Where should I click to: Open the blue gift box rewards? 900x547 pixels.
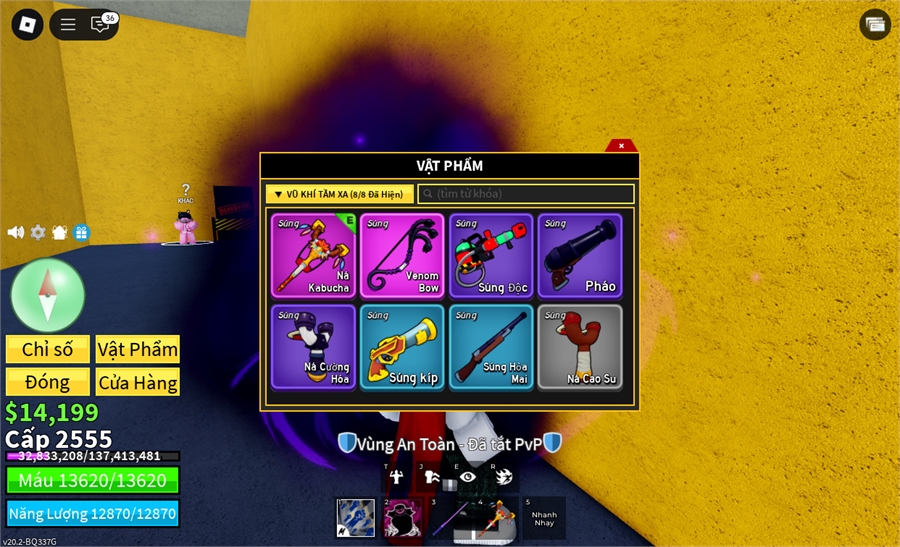point(81,232)
